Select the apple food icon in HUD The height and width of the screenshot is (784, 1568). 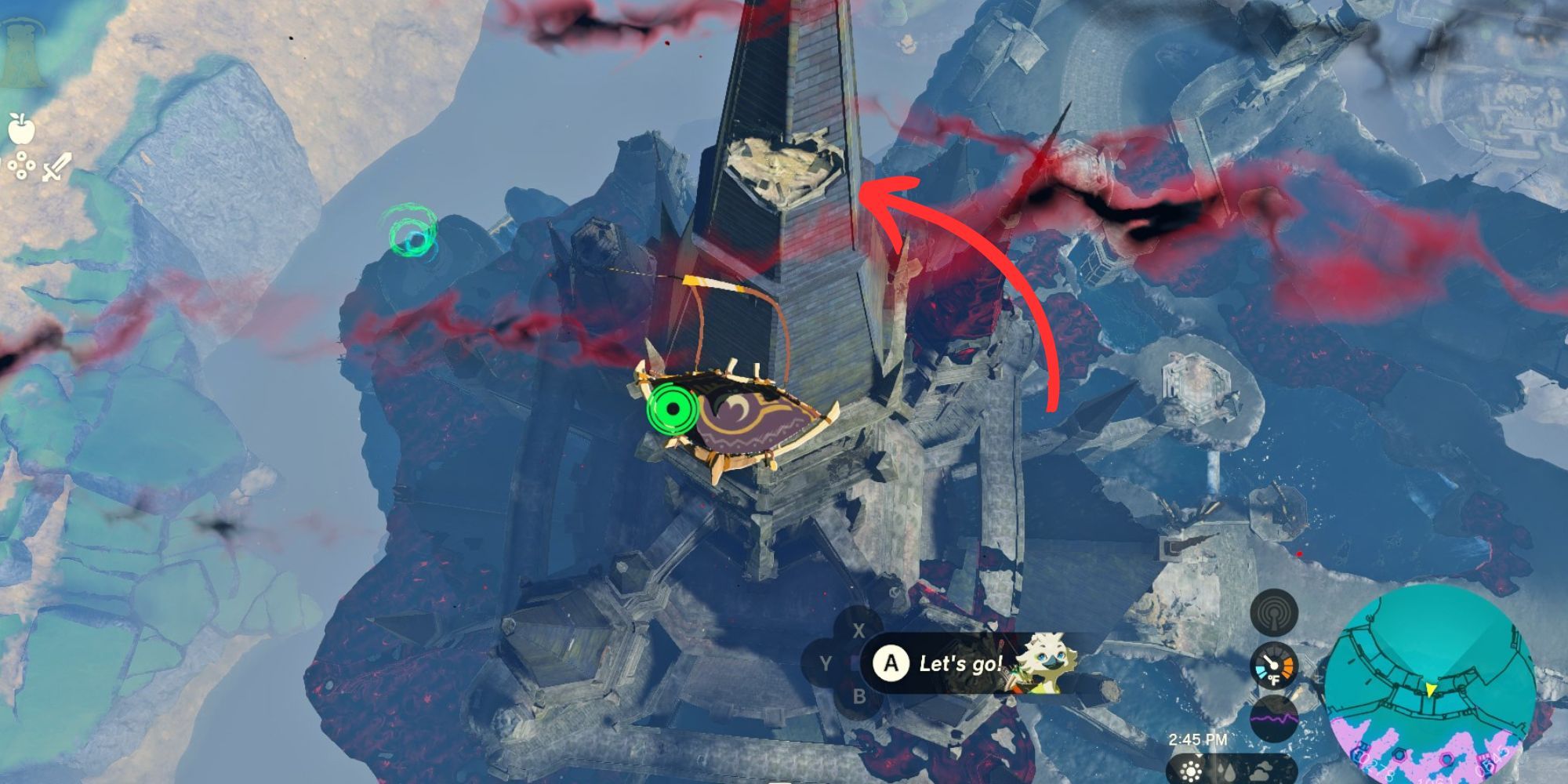coord(21,132)
